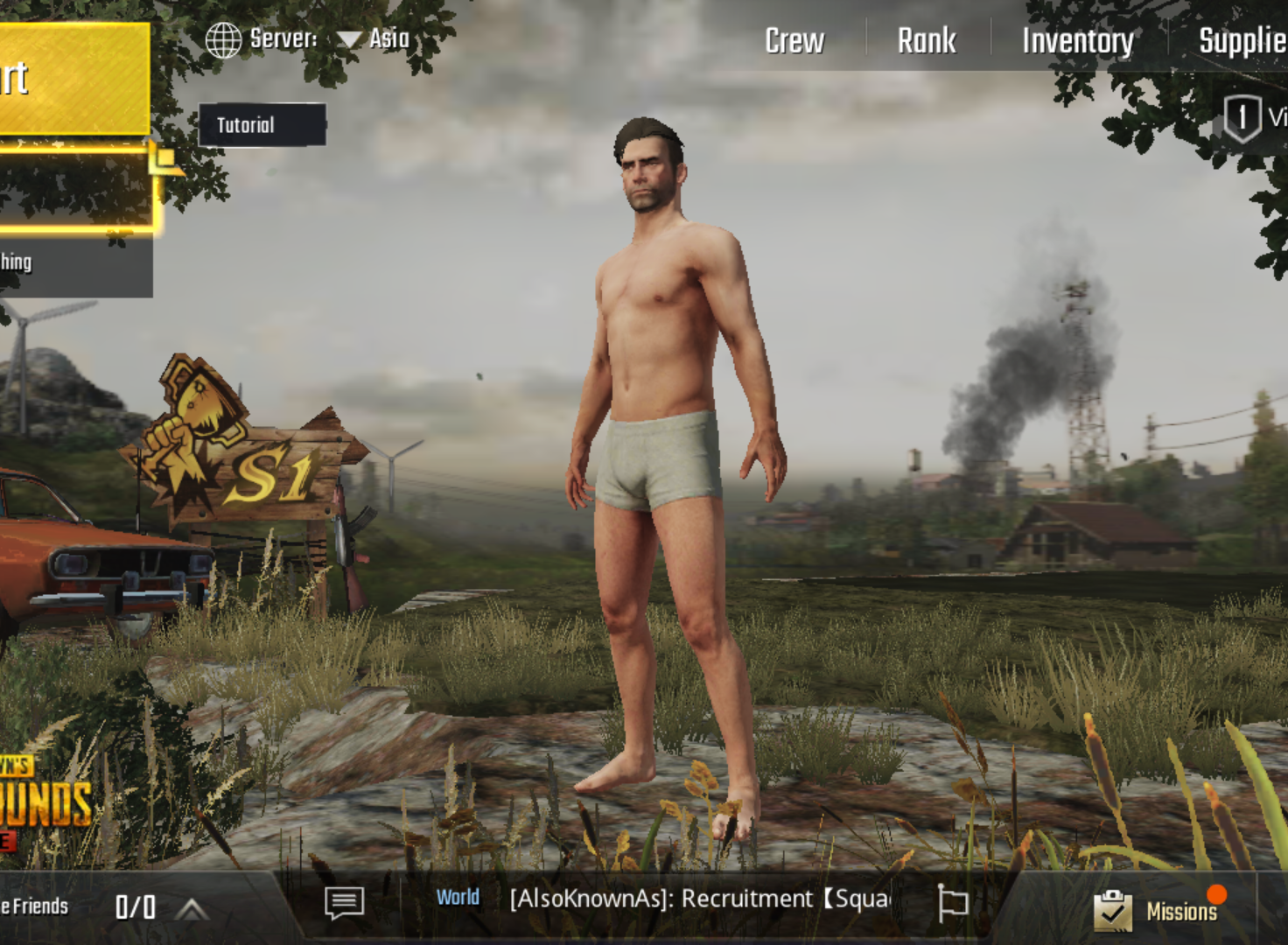Open the Crew menu
The width and height of the screenshot is (1288, 945).
[x=794, y=41]
